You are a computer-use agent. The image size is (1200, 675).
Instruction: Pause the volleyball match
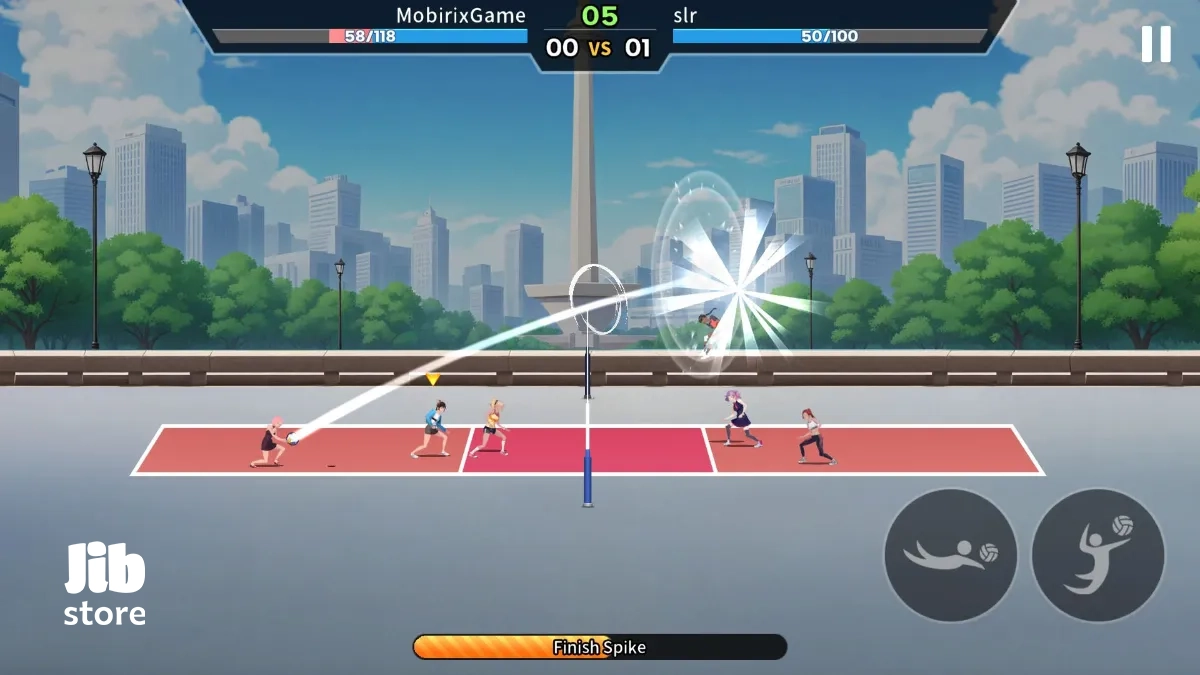tap(1156, 44)
